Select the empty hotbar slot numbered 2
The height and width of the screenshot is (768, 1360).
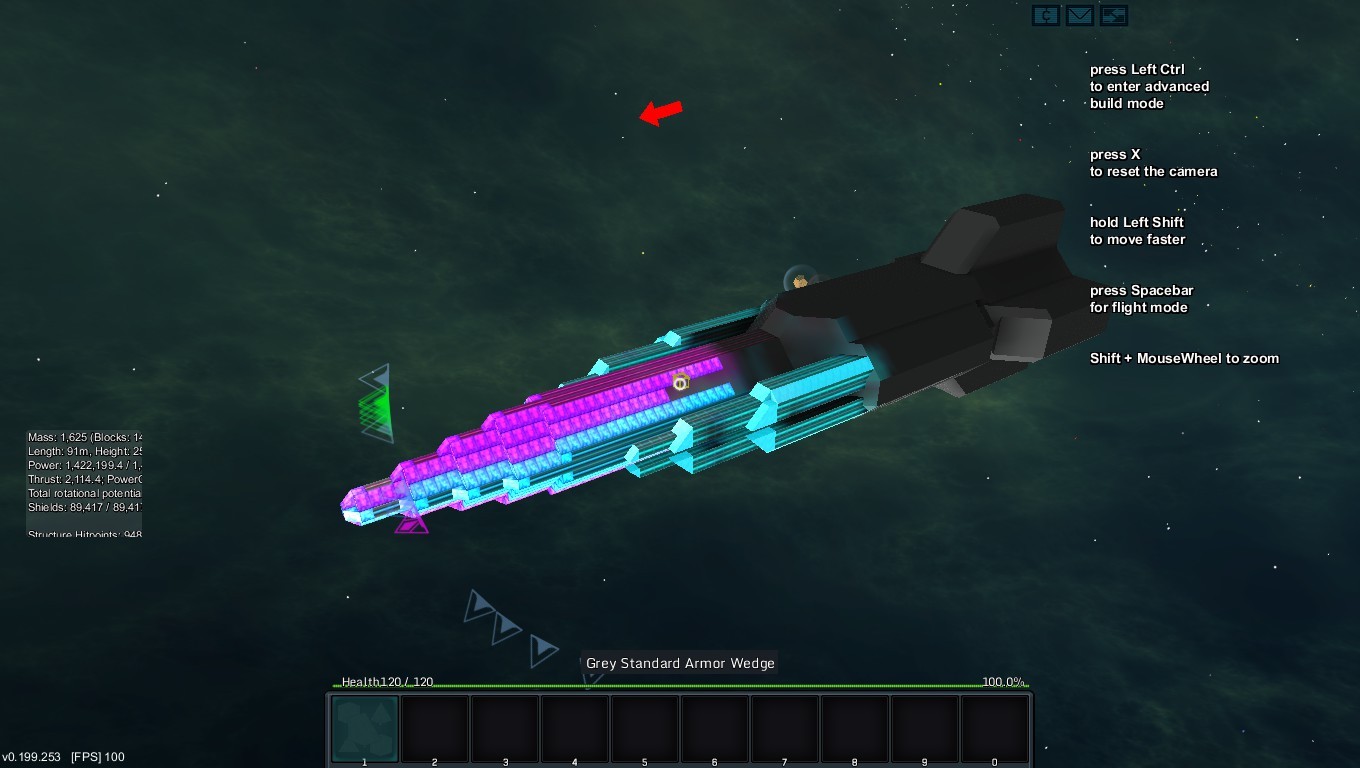(x=435, y=729)
